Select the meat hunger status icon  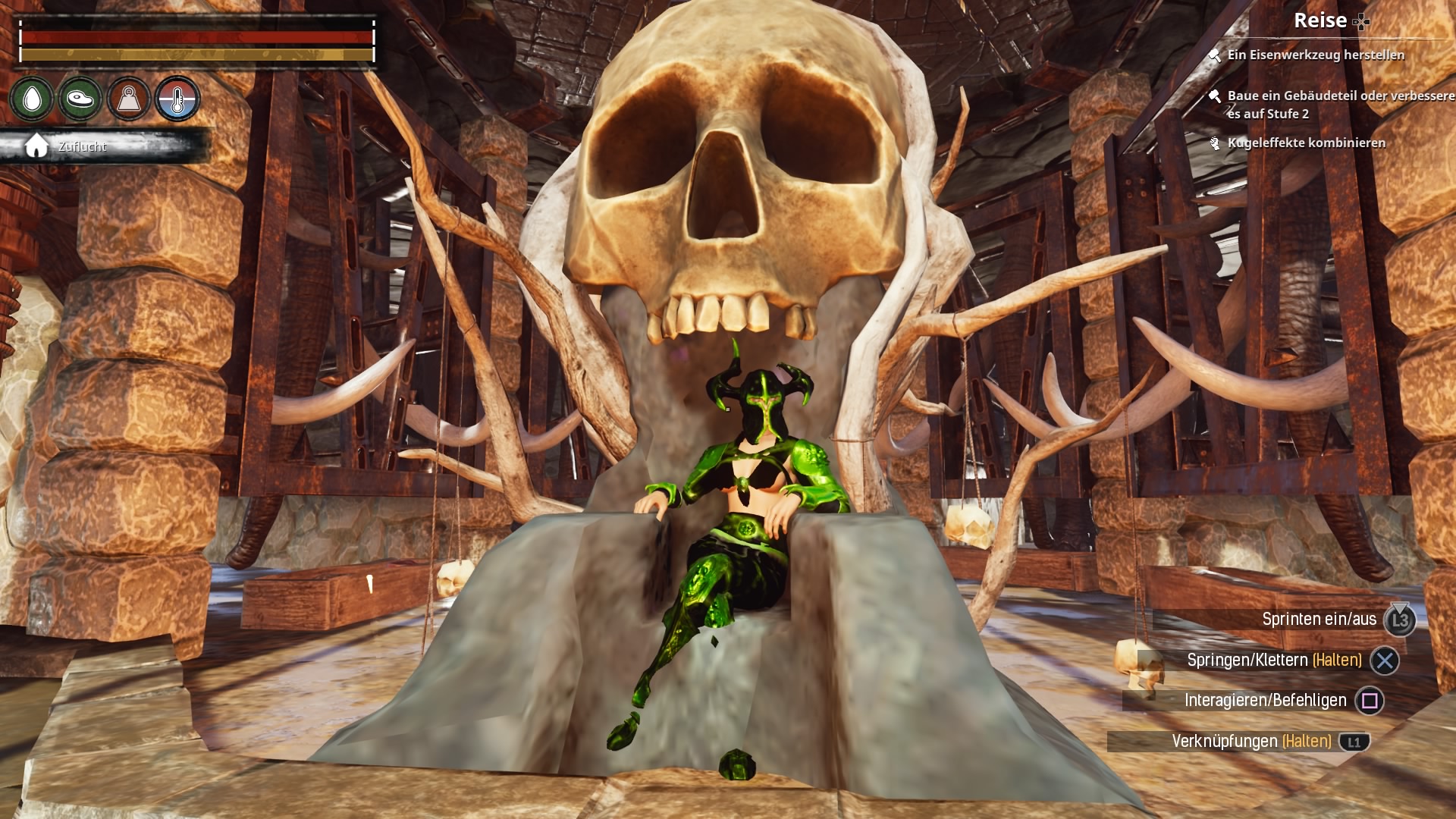tap(80, 99)
